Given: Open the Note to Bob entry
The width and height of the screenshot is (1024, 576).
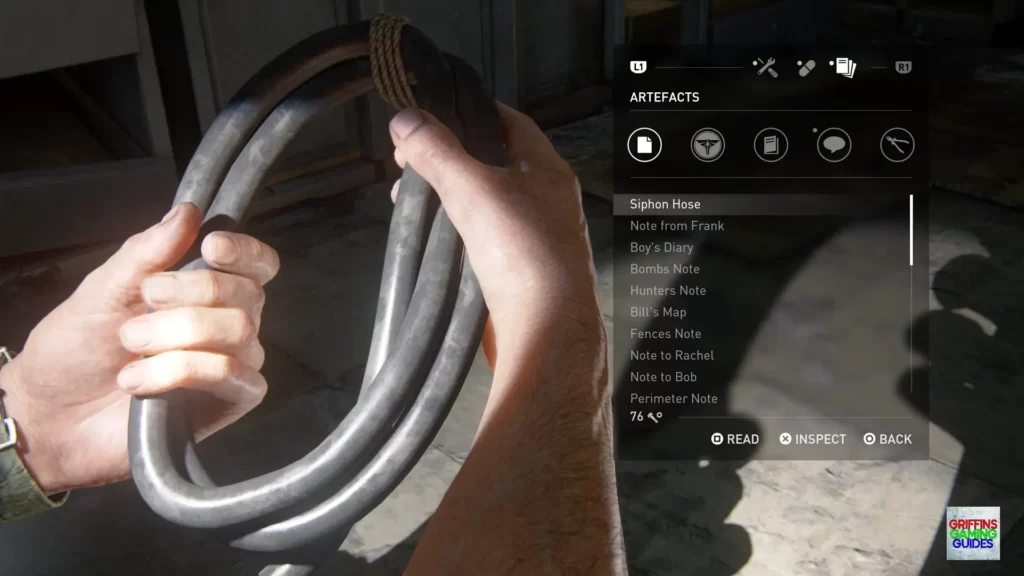Looking at the screenshot, I should 663,377.
